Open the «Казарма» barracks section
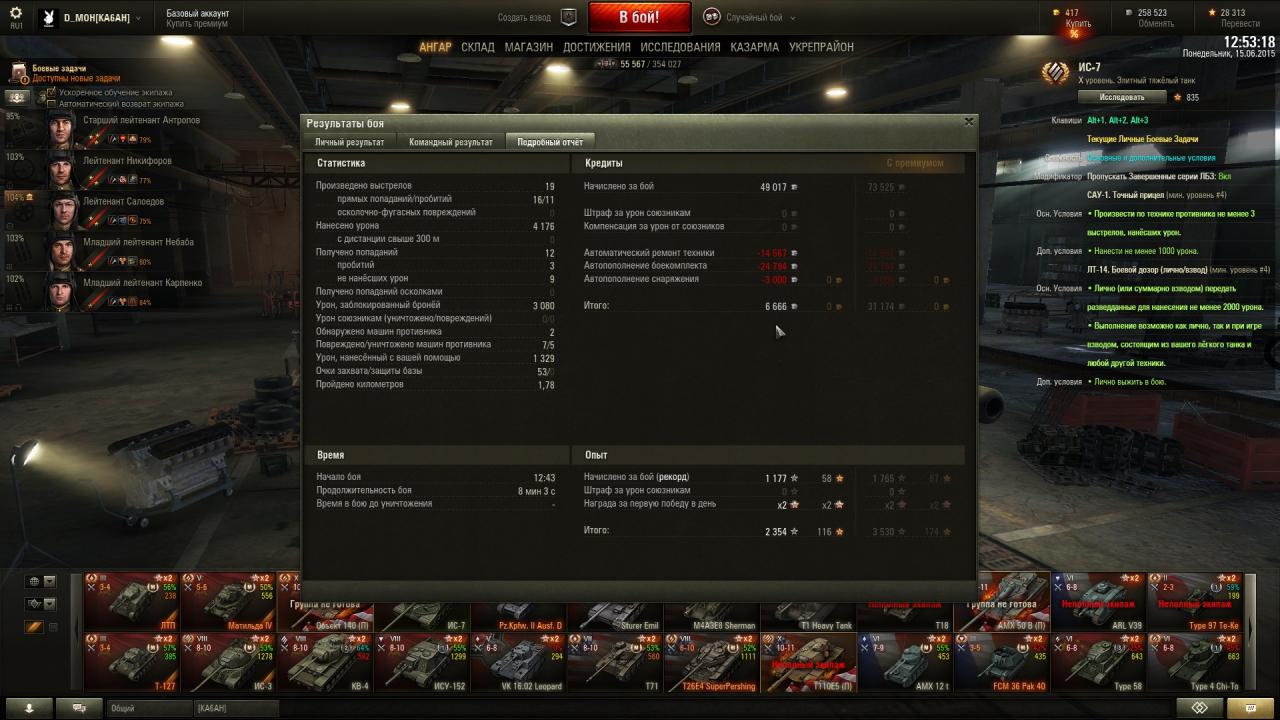 pyautogui.click(x=754, y=47)
